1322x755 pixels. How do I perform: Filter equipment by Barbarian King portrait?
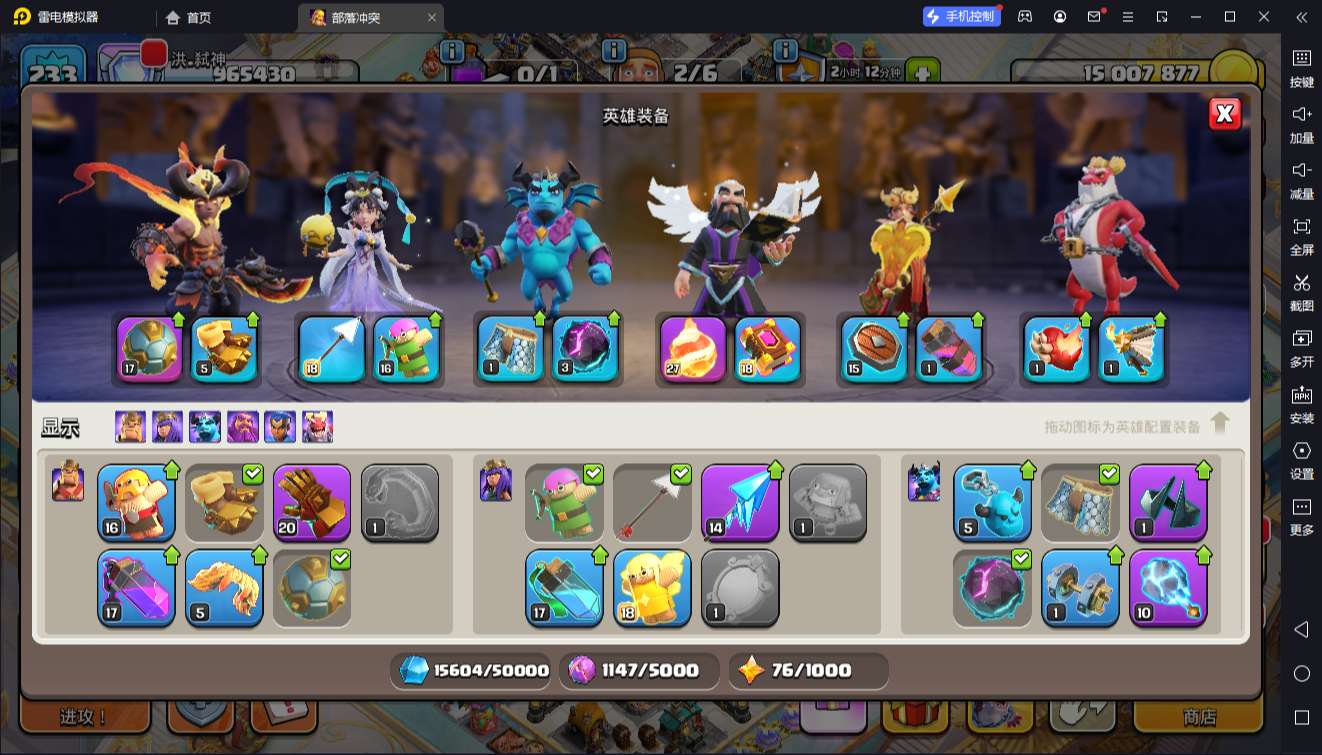(x=130, y=427)
